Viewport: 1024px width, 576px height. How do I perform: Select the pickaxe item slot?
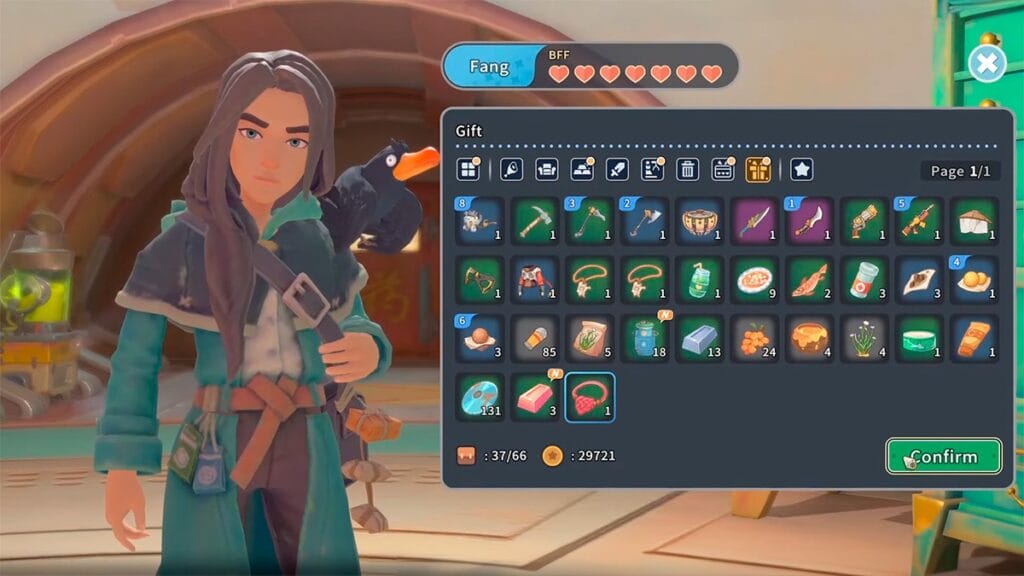click(x=536, y=221)
